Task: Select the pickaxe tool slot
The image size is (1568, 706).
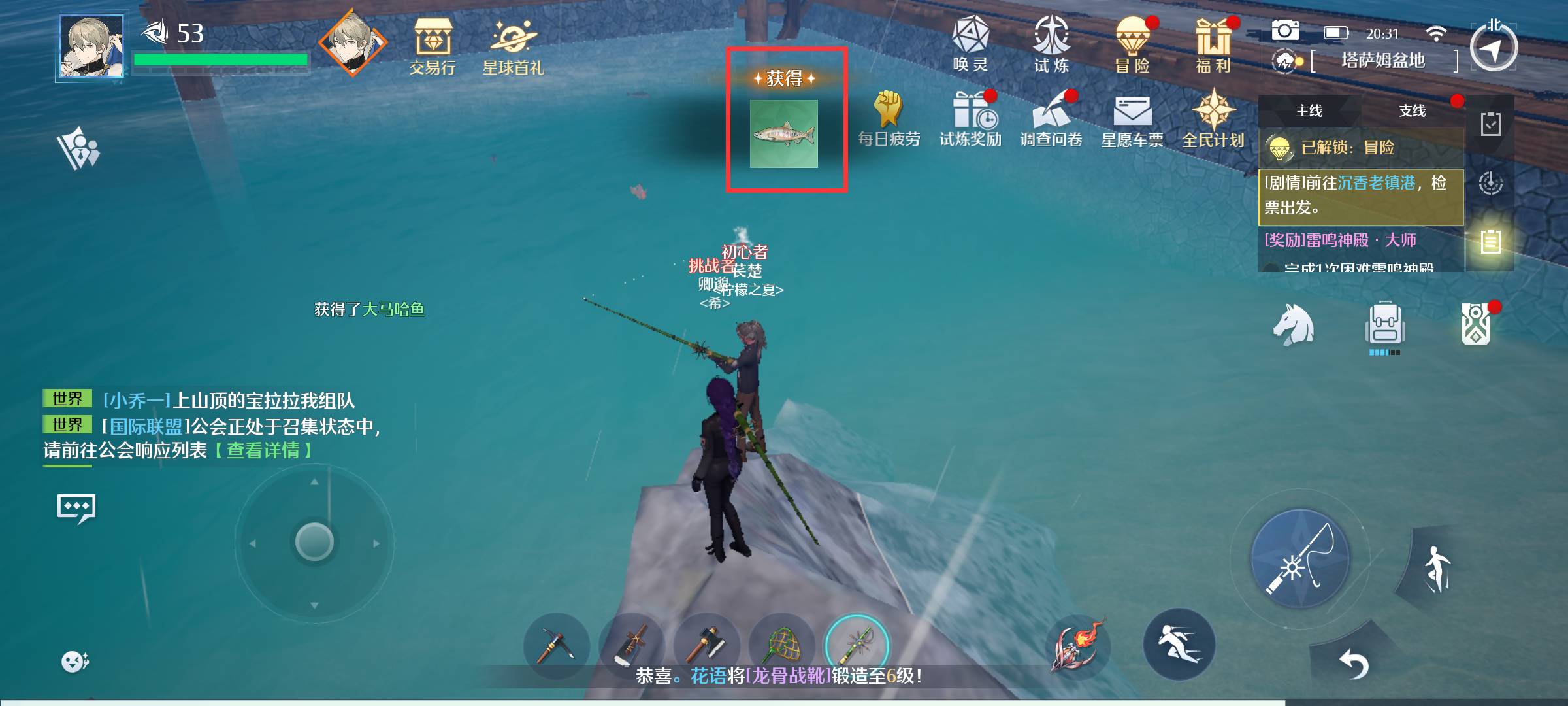Action: click(x=556, y=646)
